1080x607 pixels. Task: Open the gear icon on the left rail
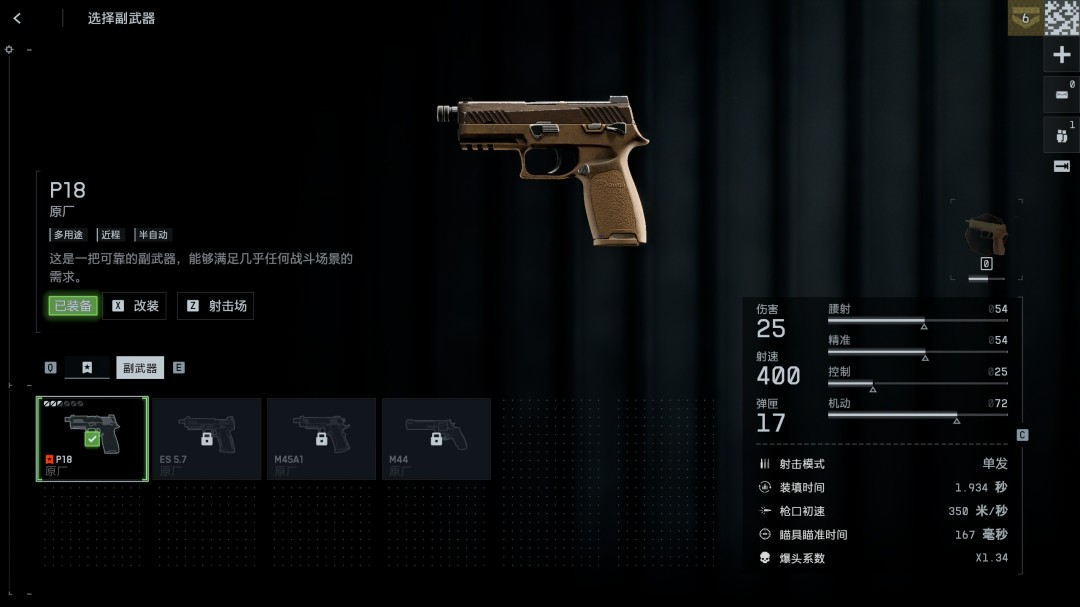coord(9,49)
